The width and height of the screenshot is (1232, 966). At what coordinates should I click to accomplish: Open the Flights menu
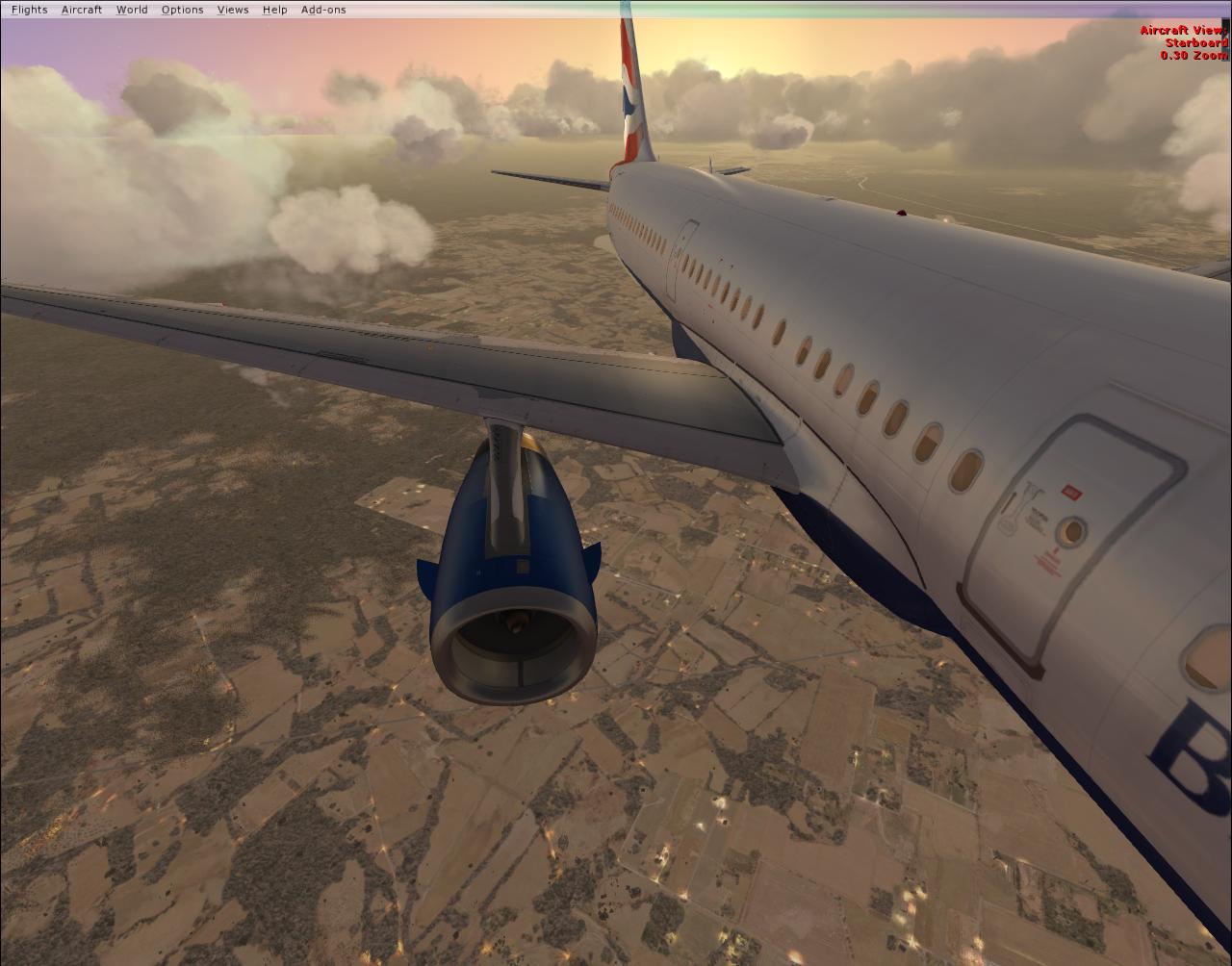29,10
